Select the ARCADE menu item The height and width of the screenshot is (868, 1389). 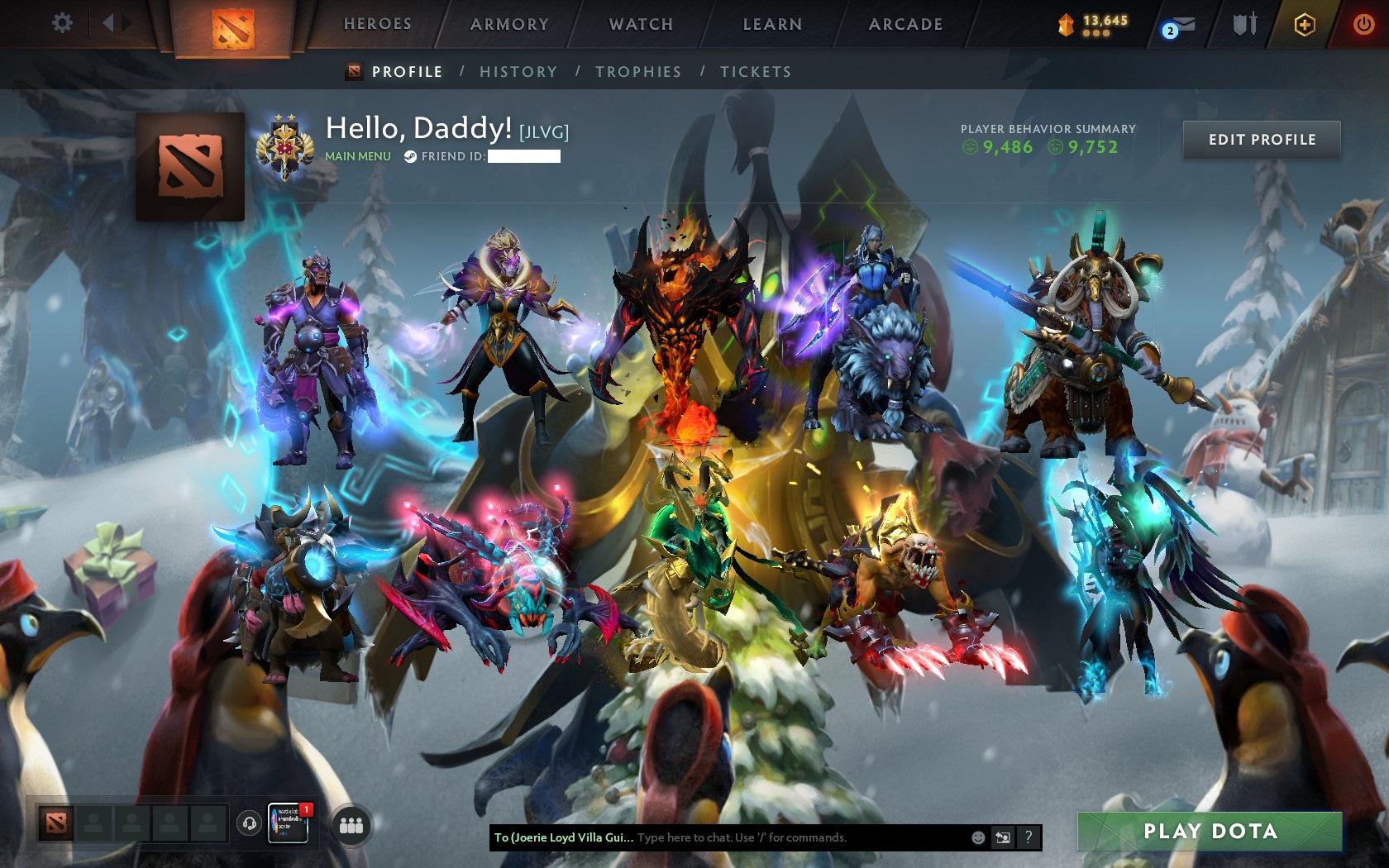pyautogui.click(x=904, y=24)
